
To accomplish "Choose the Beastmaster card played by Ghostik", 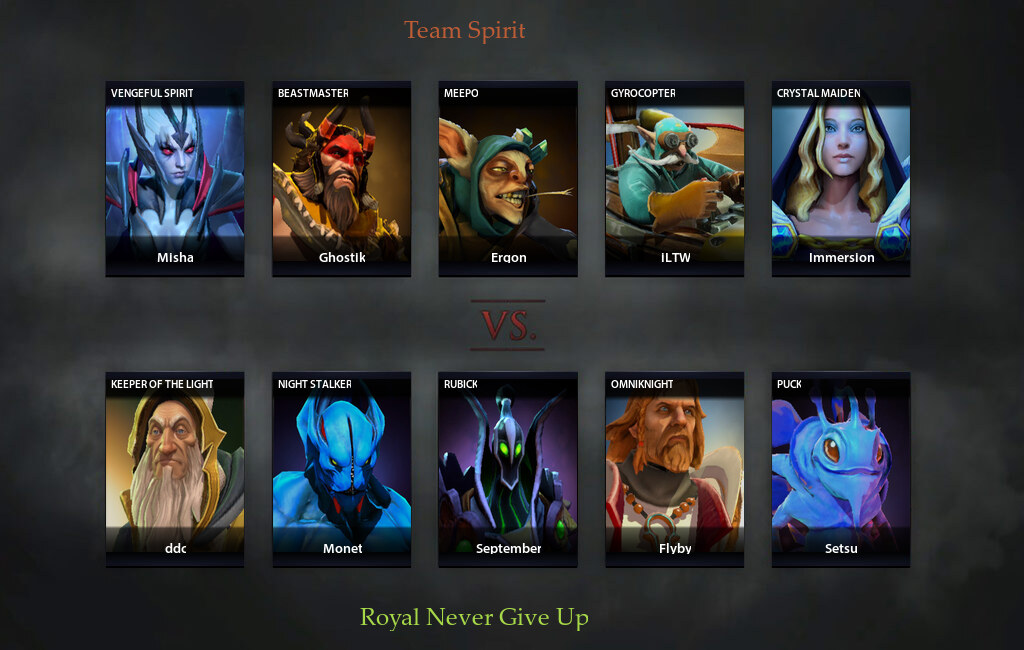I will (x=341, y=178).
